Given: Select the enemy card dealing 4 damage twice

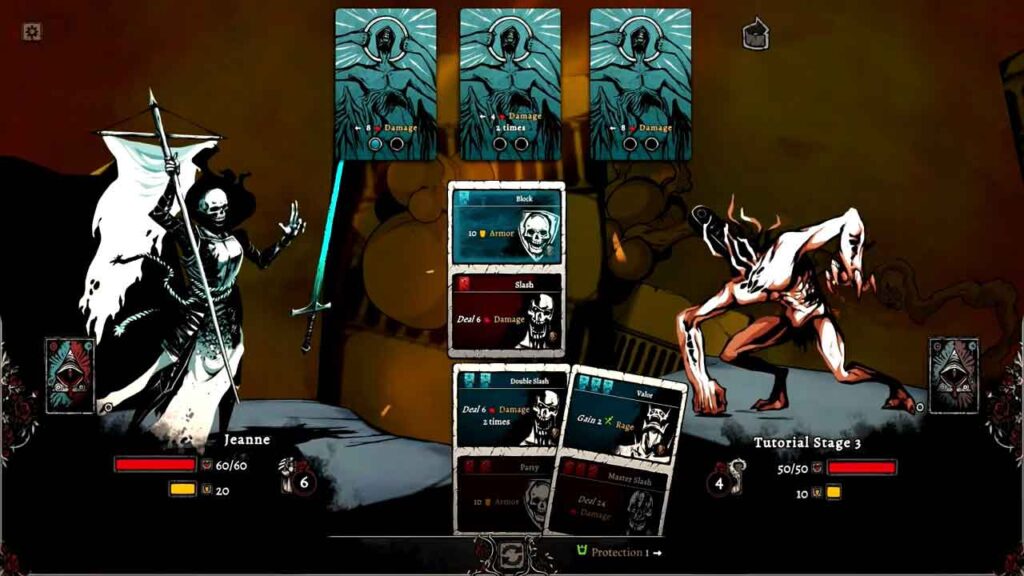Looking at the screenshot, I should [510, 84].
